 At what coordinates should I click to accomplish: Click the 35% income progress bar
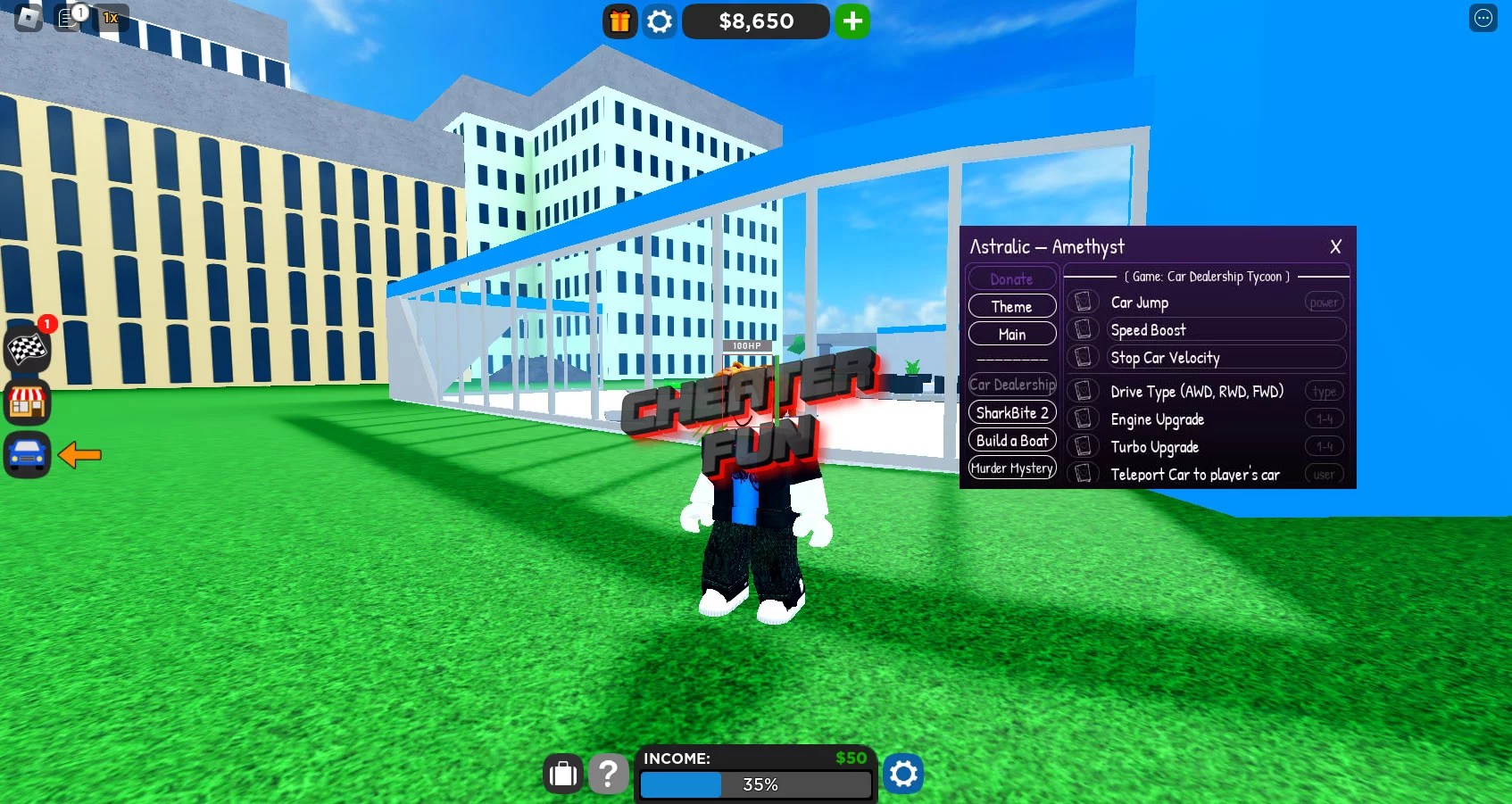(756, 785)
